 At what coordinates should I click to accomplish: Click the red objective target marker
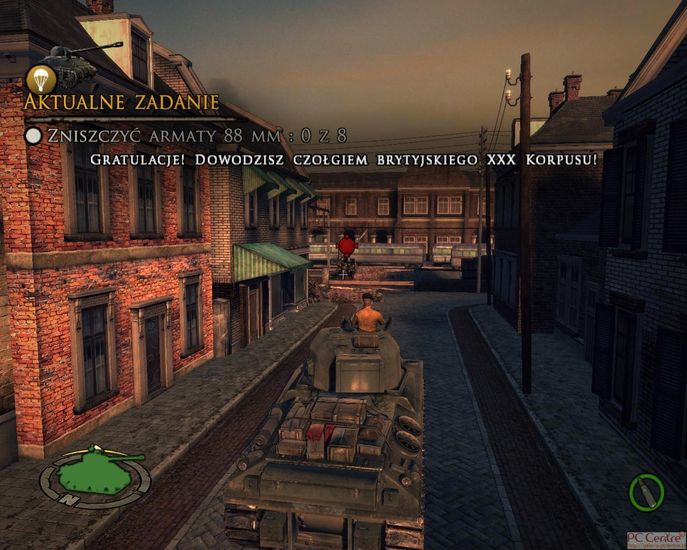347,245
